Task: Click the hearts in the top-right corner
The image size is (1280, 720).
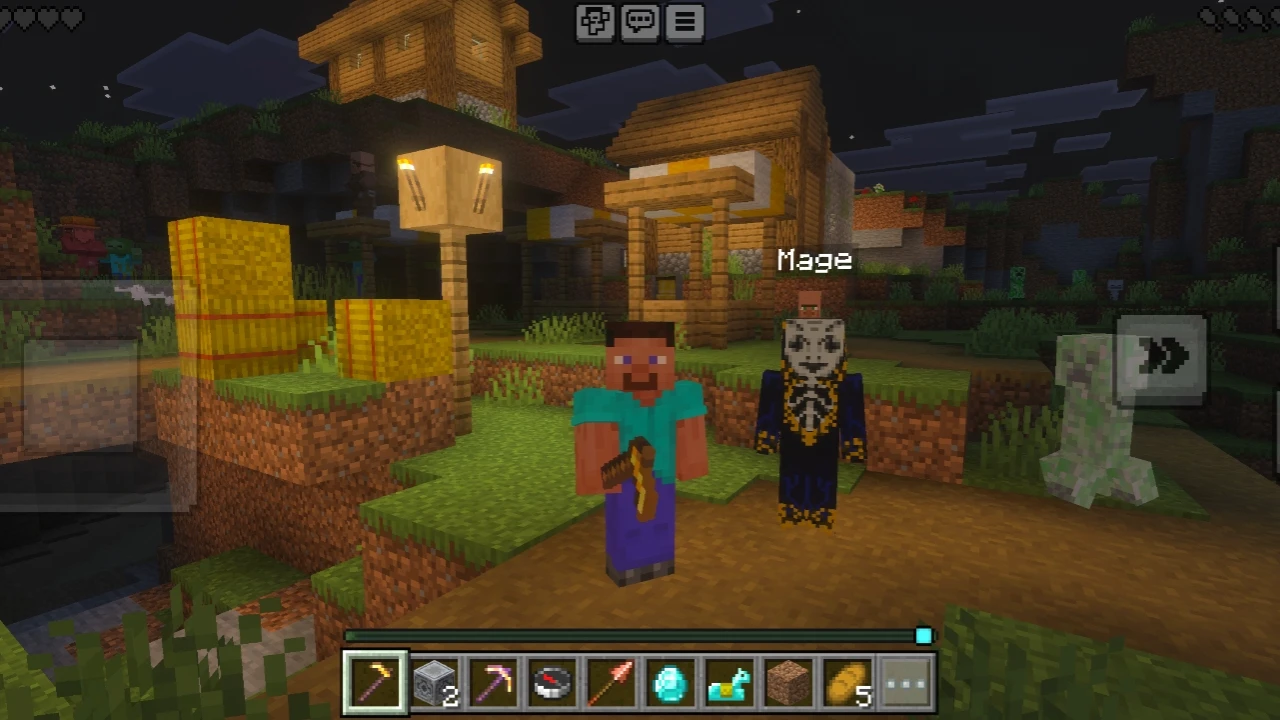Action: point(1240,15)
